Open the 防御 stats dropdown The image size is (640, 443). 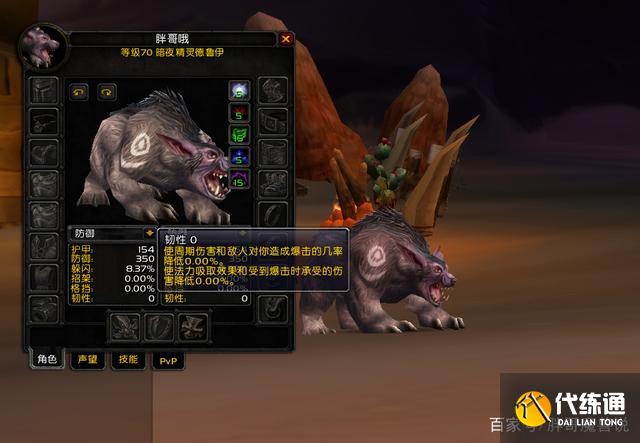point(149,233)
